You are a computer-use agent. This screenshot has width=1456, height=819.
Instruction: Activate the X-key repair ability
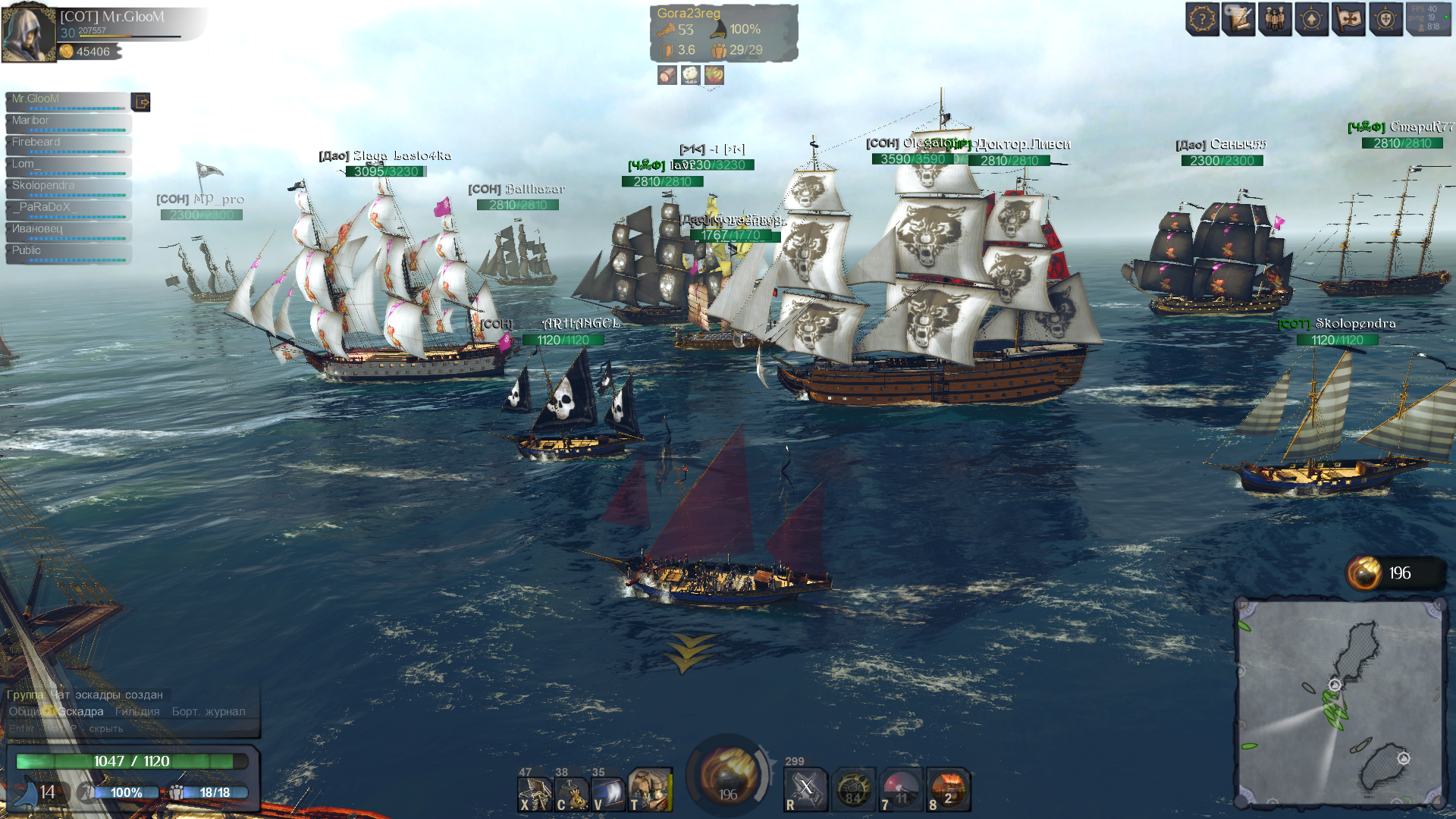(x=535, y=793)
